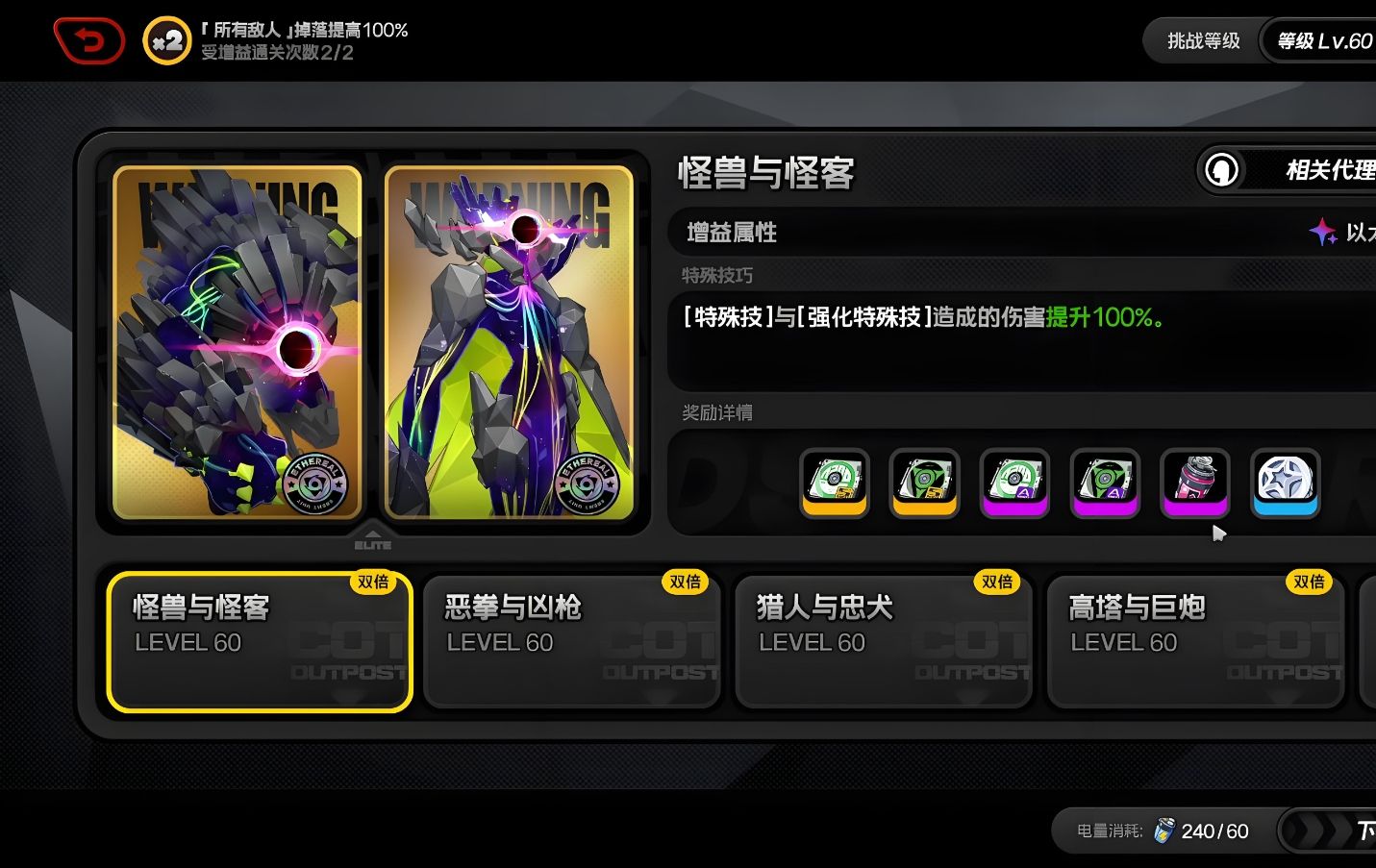This screenshot has width=1376, height=868.
Task: Select the orange S-rank disk drive reward icon
Action: tap(833, 484)
